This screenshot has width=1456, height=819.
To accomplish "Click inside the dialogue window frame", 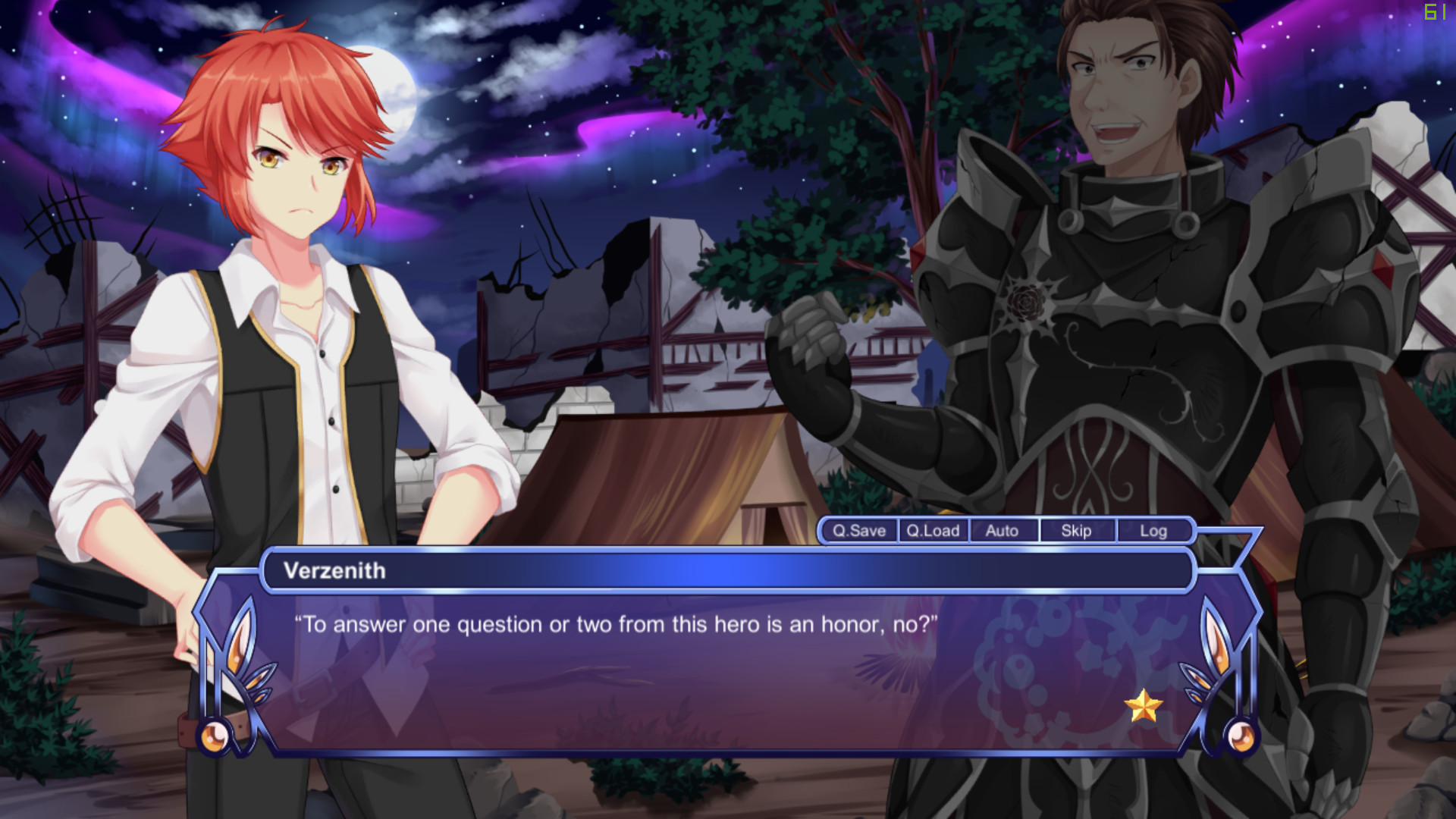I will [x=728, y=667].
